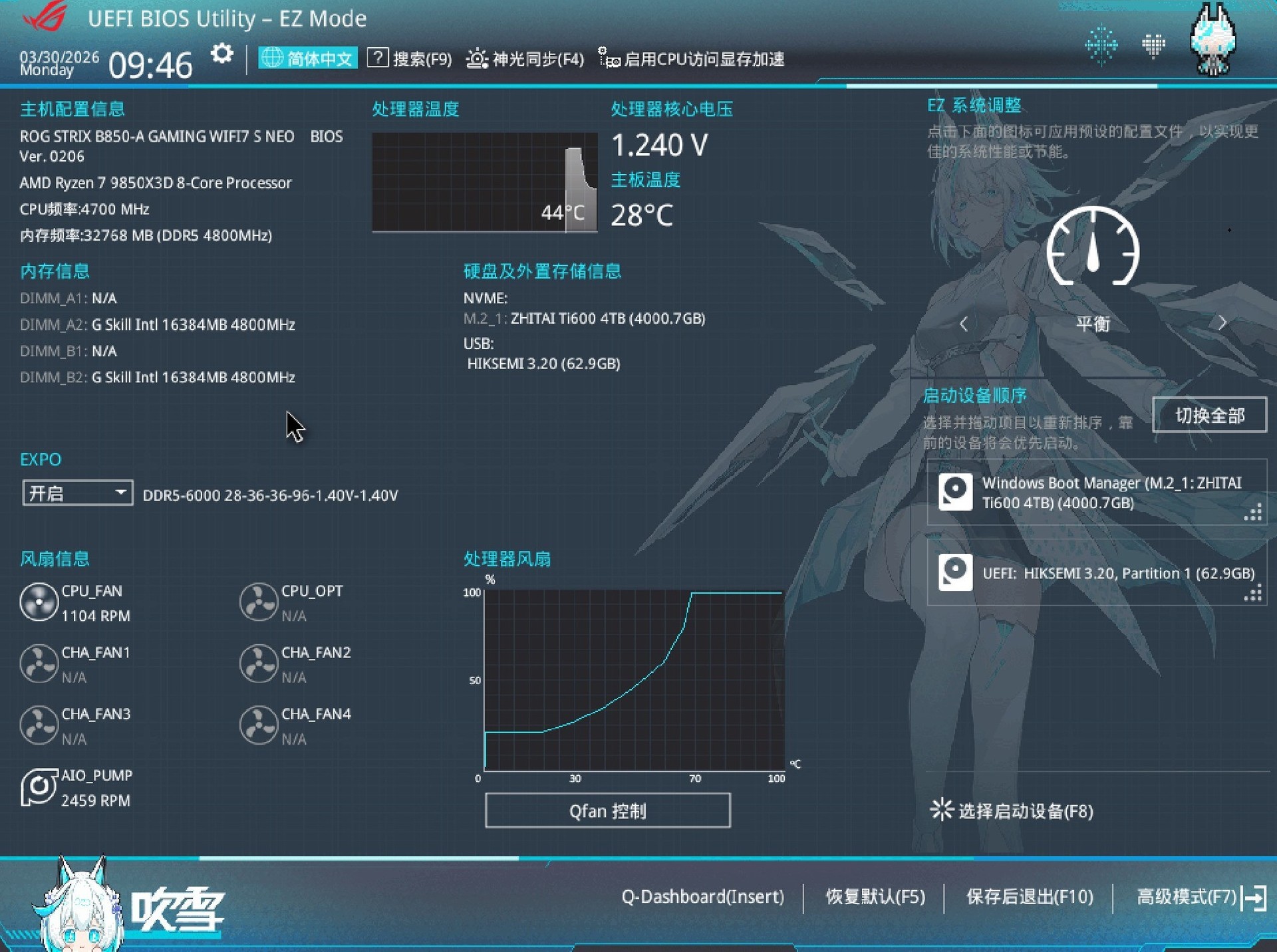The height and width of the screenshot is (952, 1277).
Task: Click the CPU_FAN fan icon
Action: coord(38,602)
